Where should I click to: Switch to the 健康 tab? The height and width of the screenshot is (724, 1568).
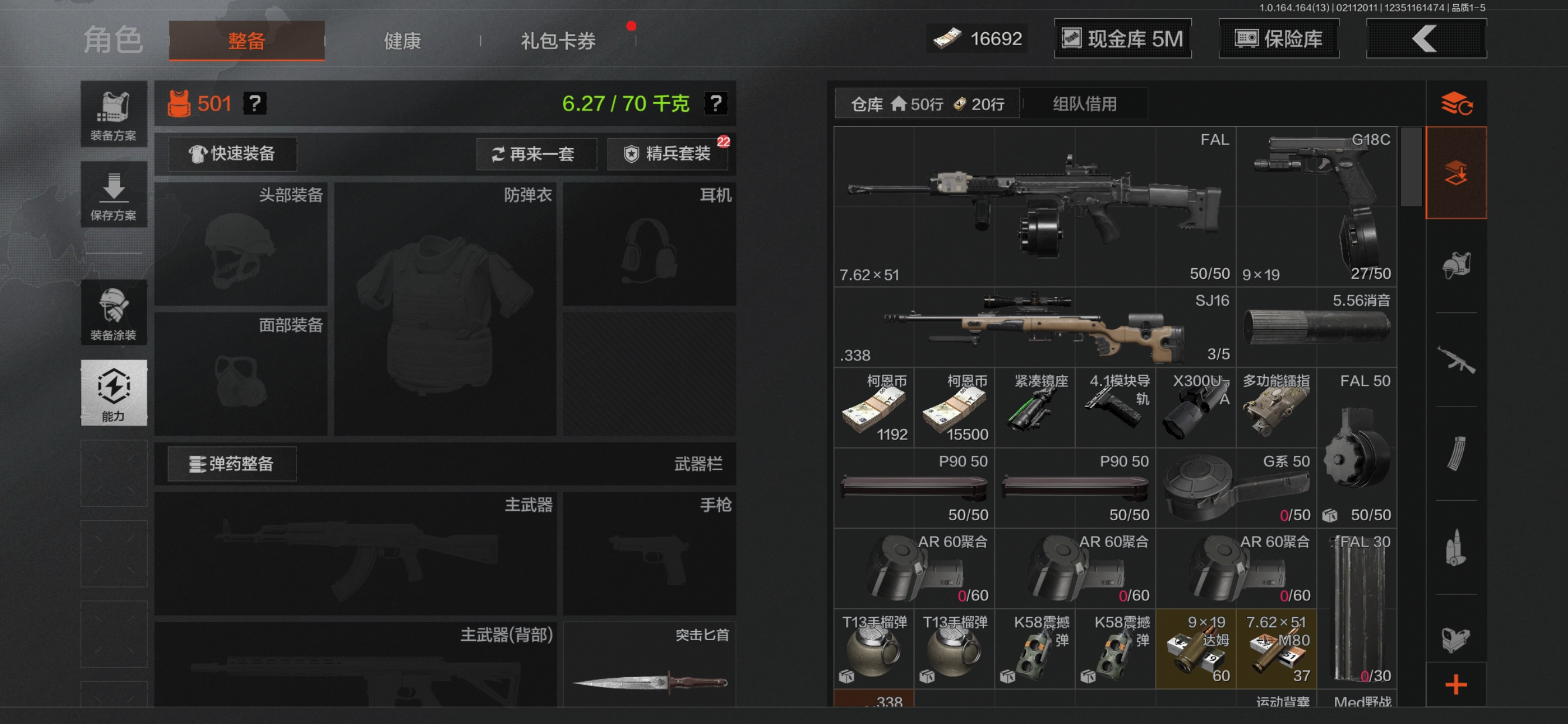pyautogui.click(x=402, y=41)
